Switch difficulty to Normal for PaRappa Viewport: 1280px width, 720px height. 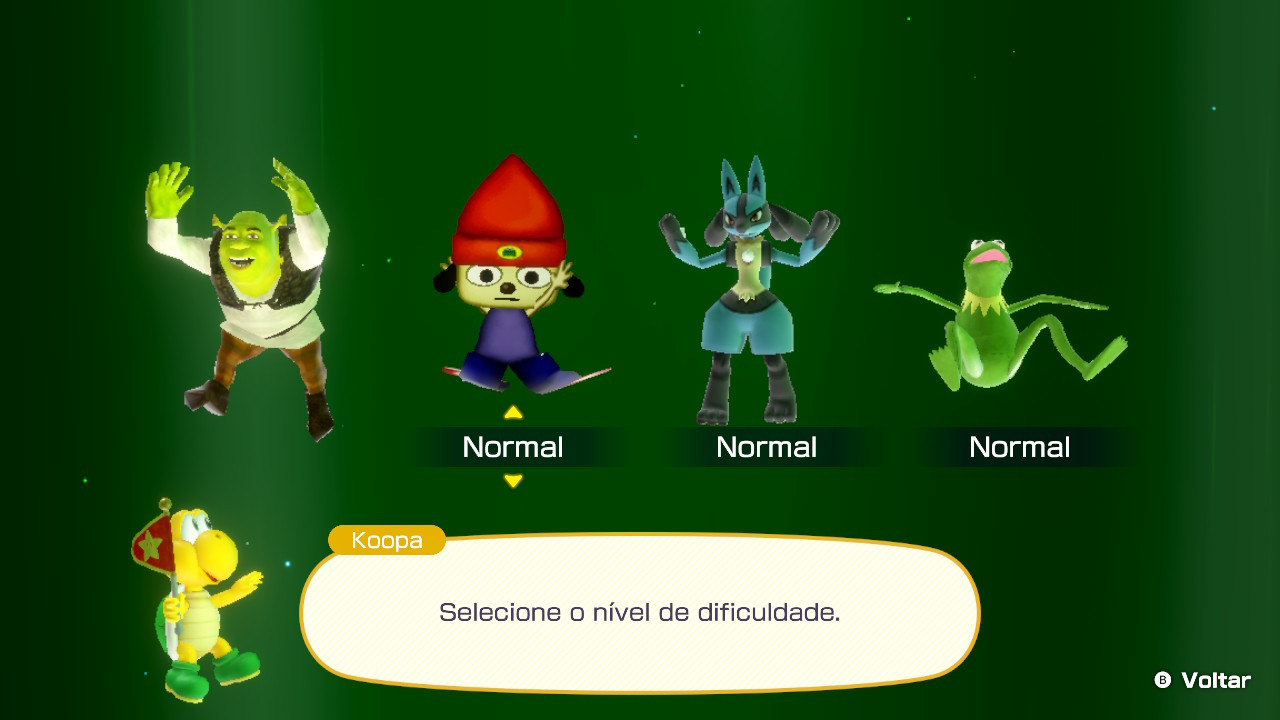[x=513, y=447]
